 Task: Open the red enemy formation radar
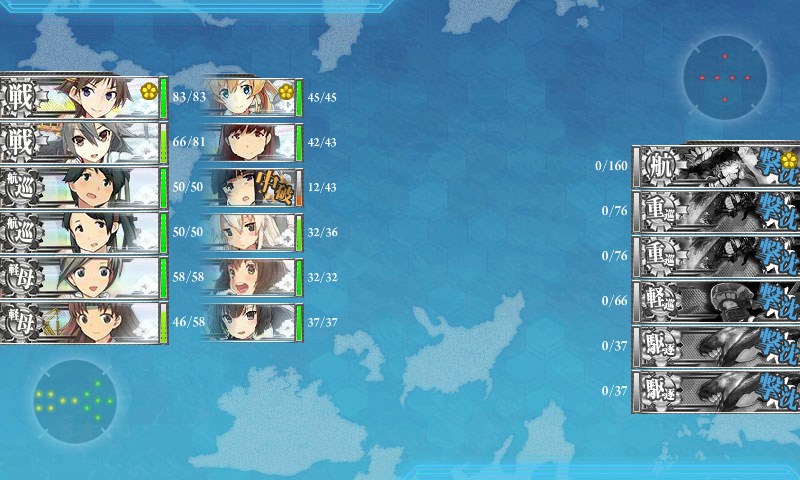[725, 77]
